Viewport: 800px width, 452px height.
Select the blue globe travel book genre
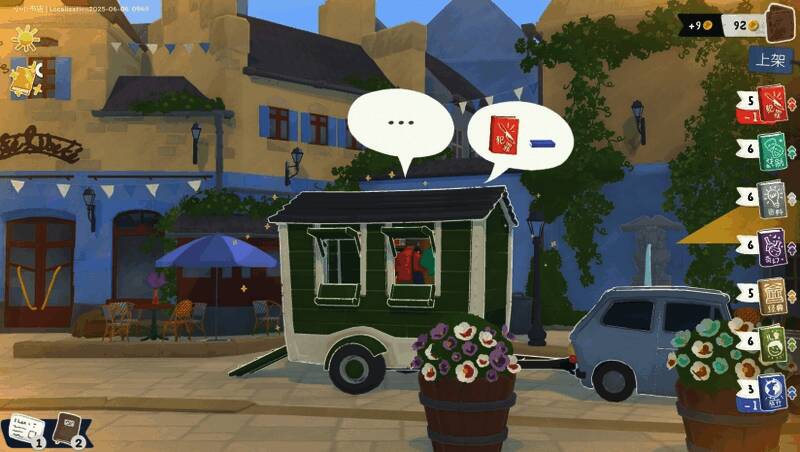(771, 391)
